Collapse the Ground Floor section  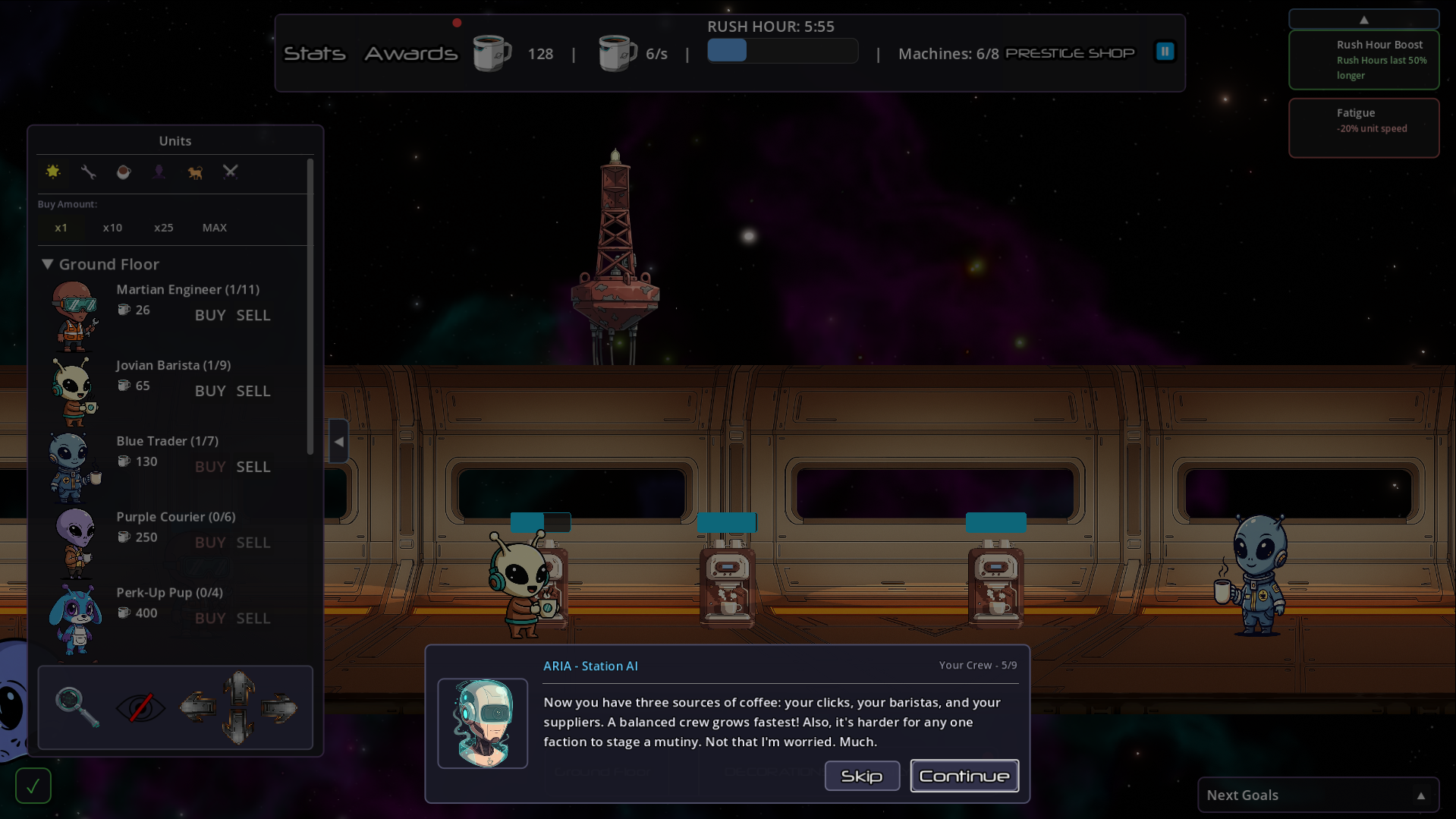pos(47,264)
